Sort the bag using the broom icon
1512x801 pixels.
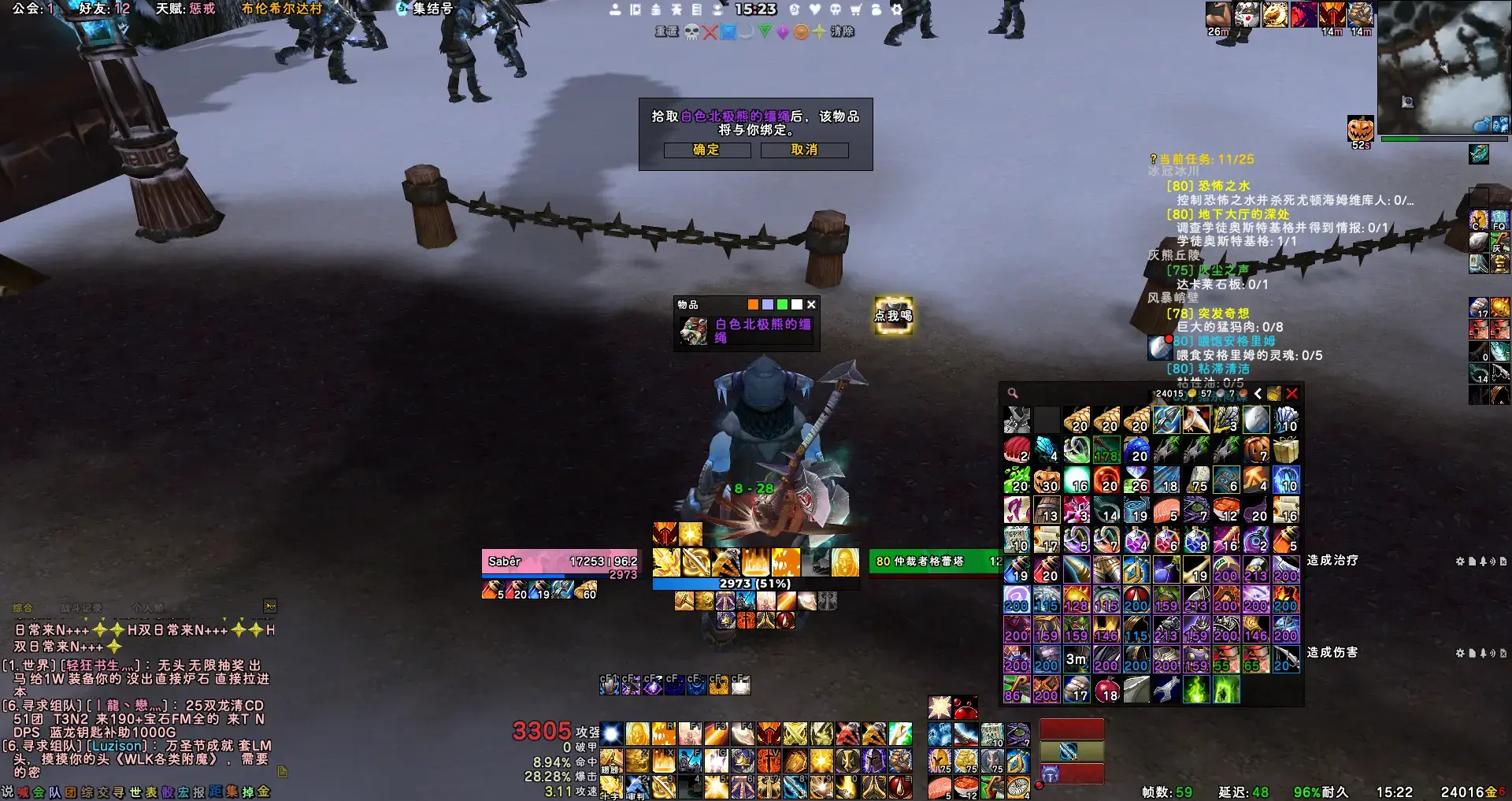point(1273,393)
